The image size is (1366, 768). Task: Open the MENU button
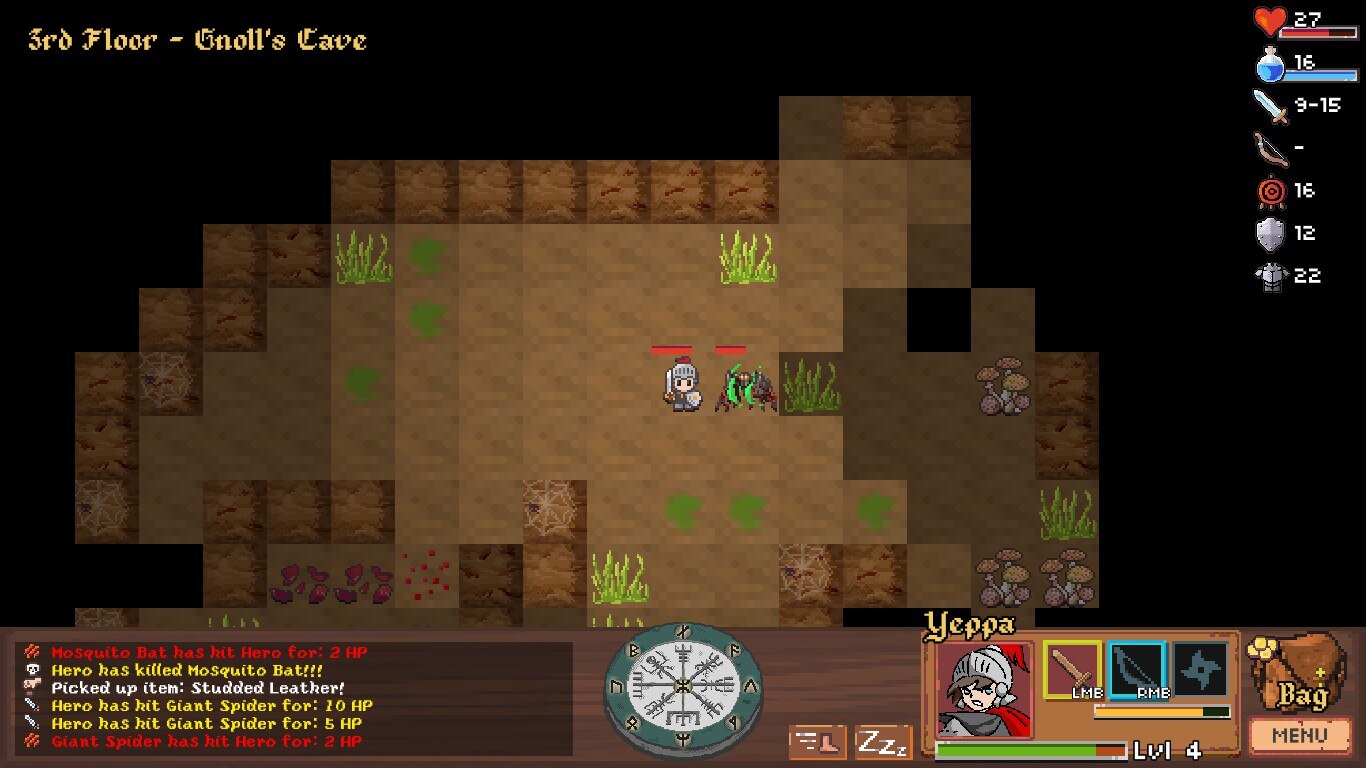click(x=1299, y=737)
